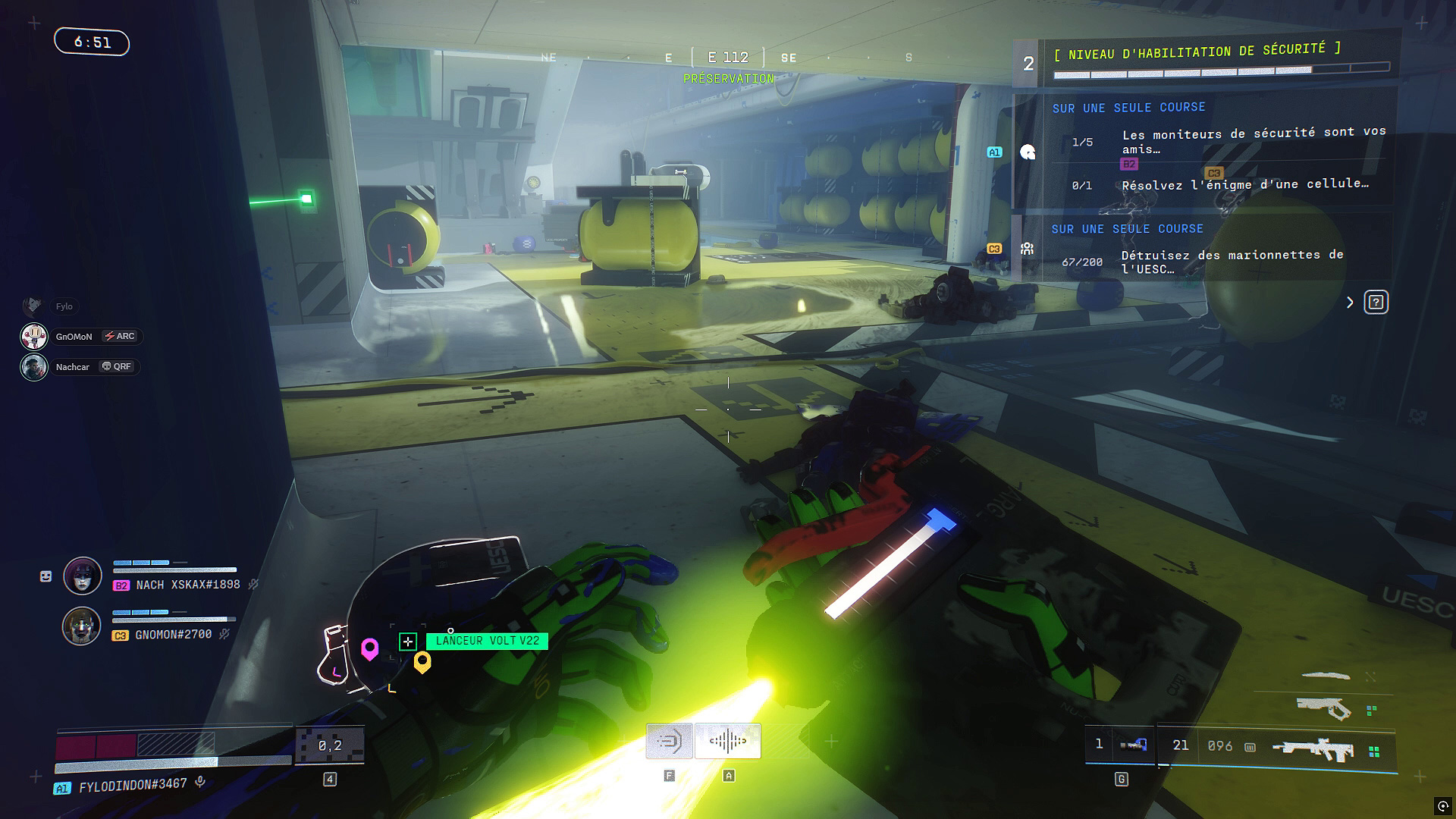This screenshot has height=819, width=1456.
Task: Activate the shield dash ability icon
Action: (x=669, y=741)
